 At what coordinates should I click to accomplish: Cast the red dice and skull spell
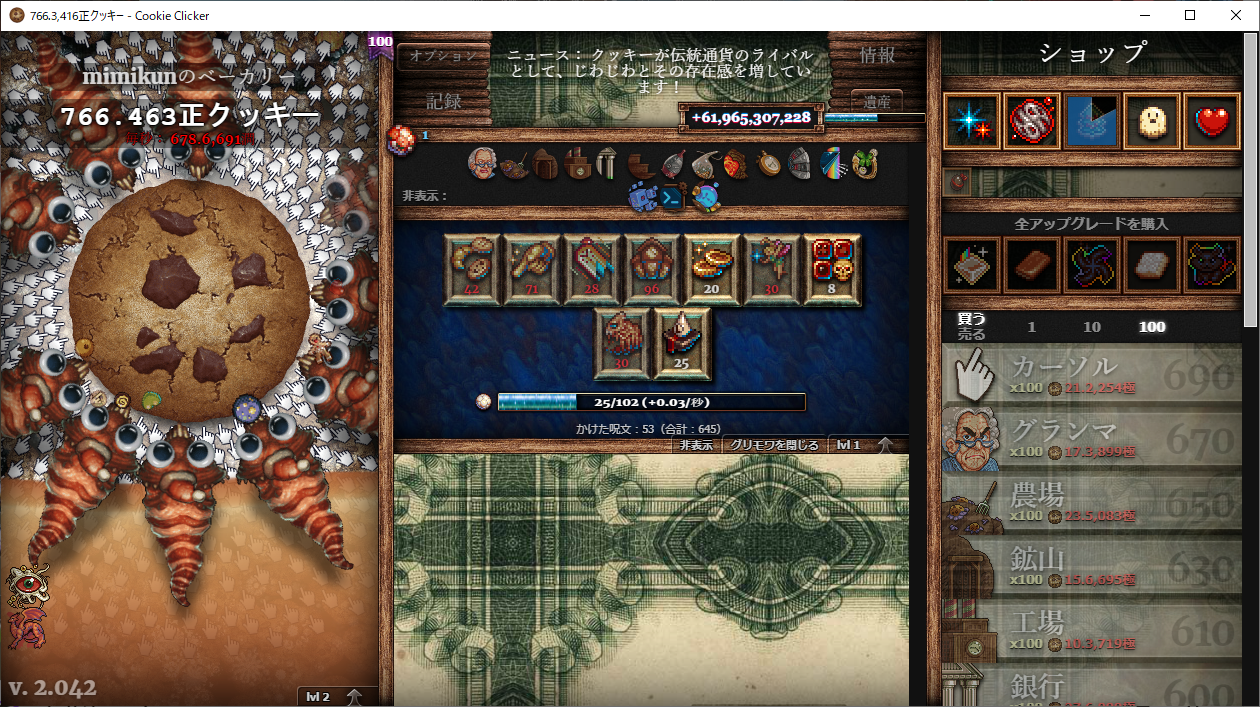(832, 269)
